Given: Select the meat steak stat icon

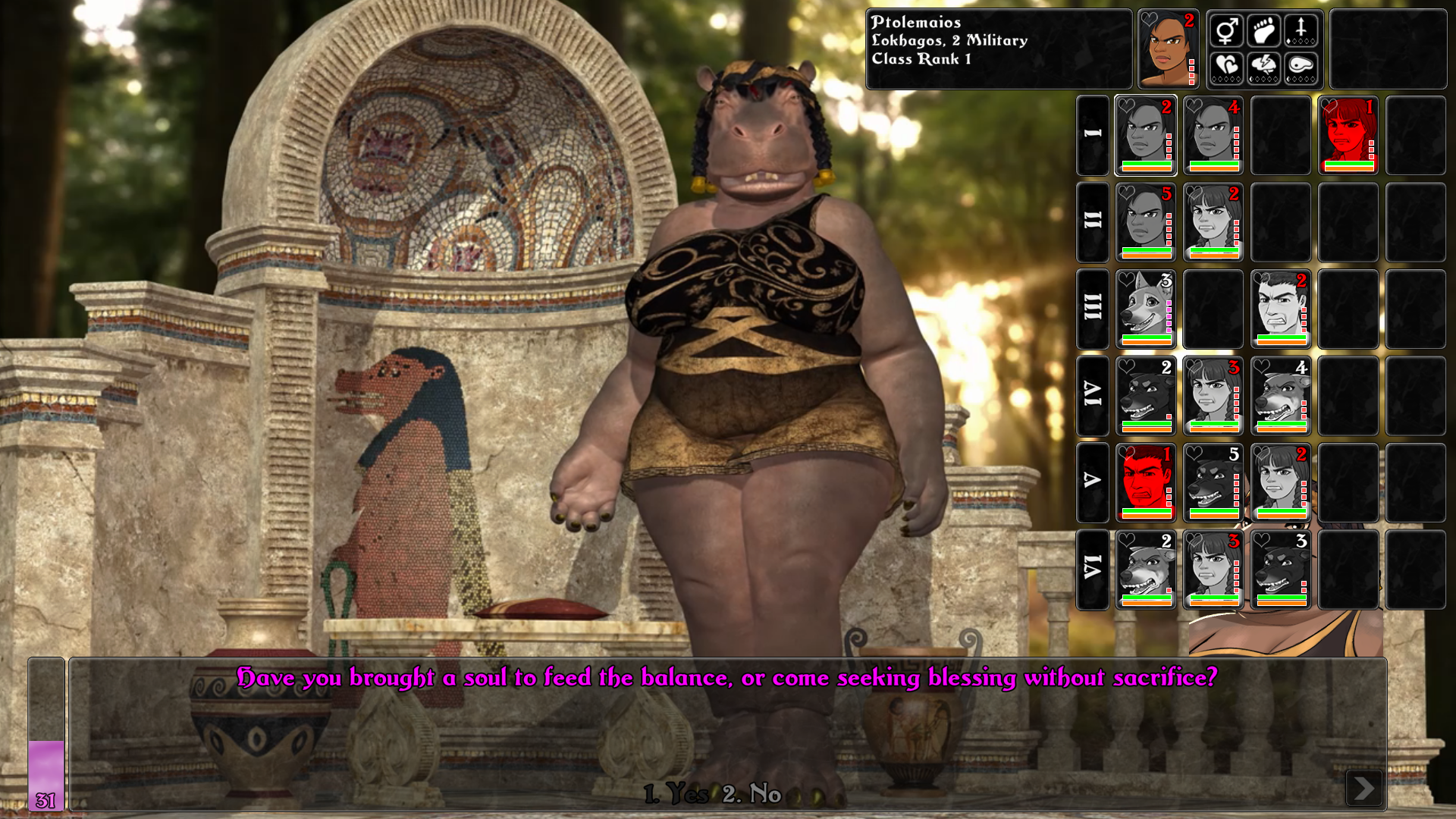Looking at the screenshot, I should point(1301,67).
